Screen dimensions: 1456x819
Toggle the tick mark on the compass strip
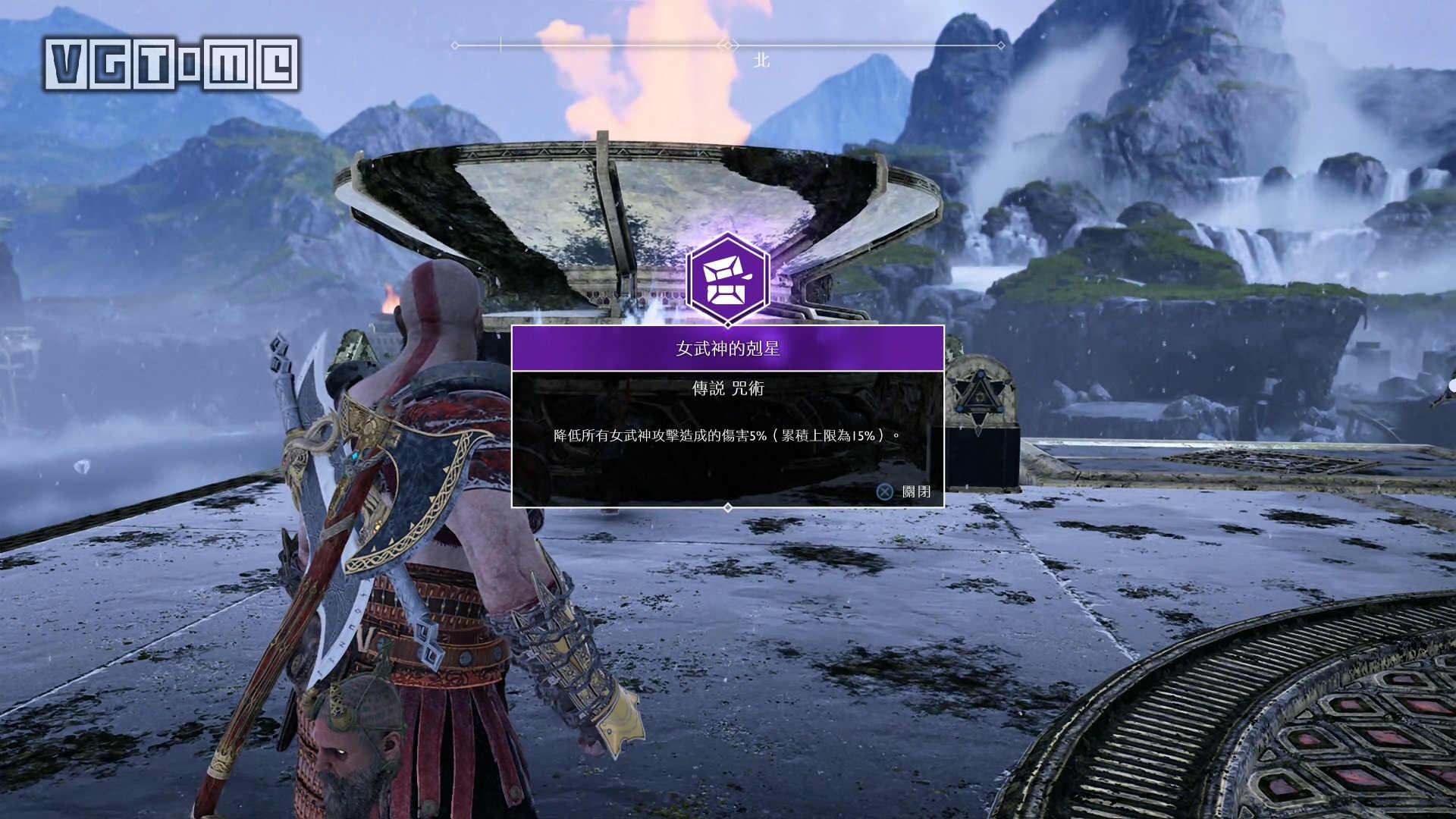coord(499,45)
